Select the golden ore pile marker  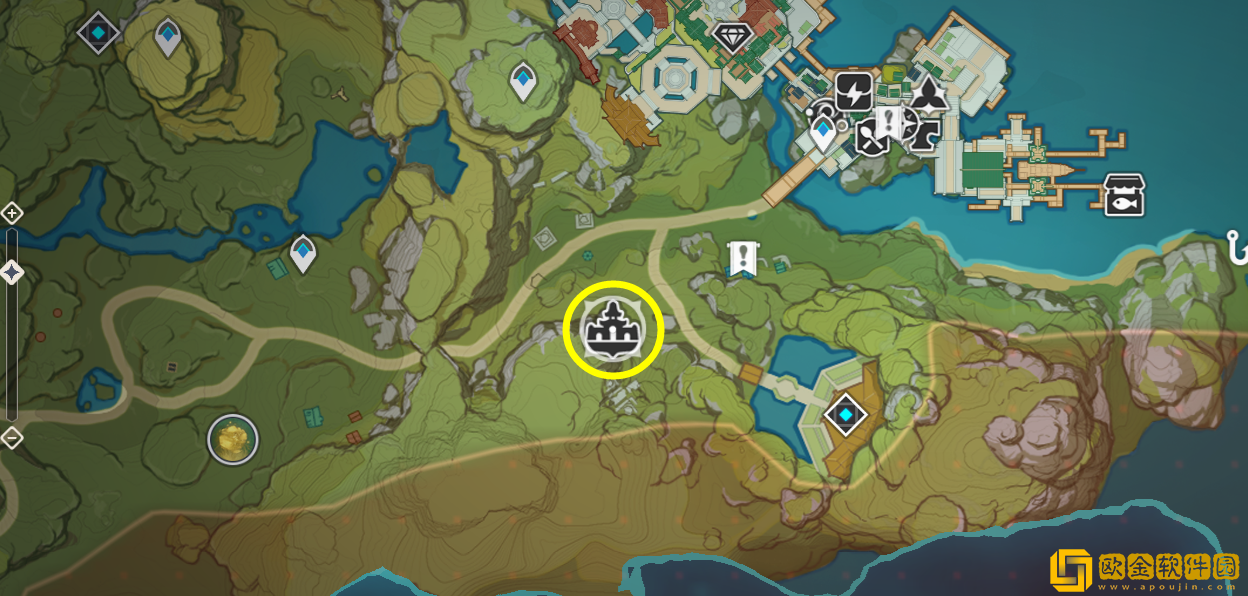point(233,438)
